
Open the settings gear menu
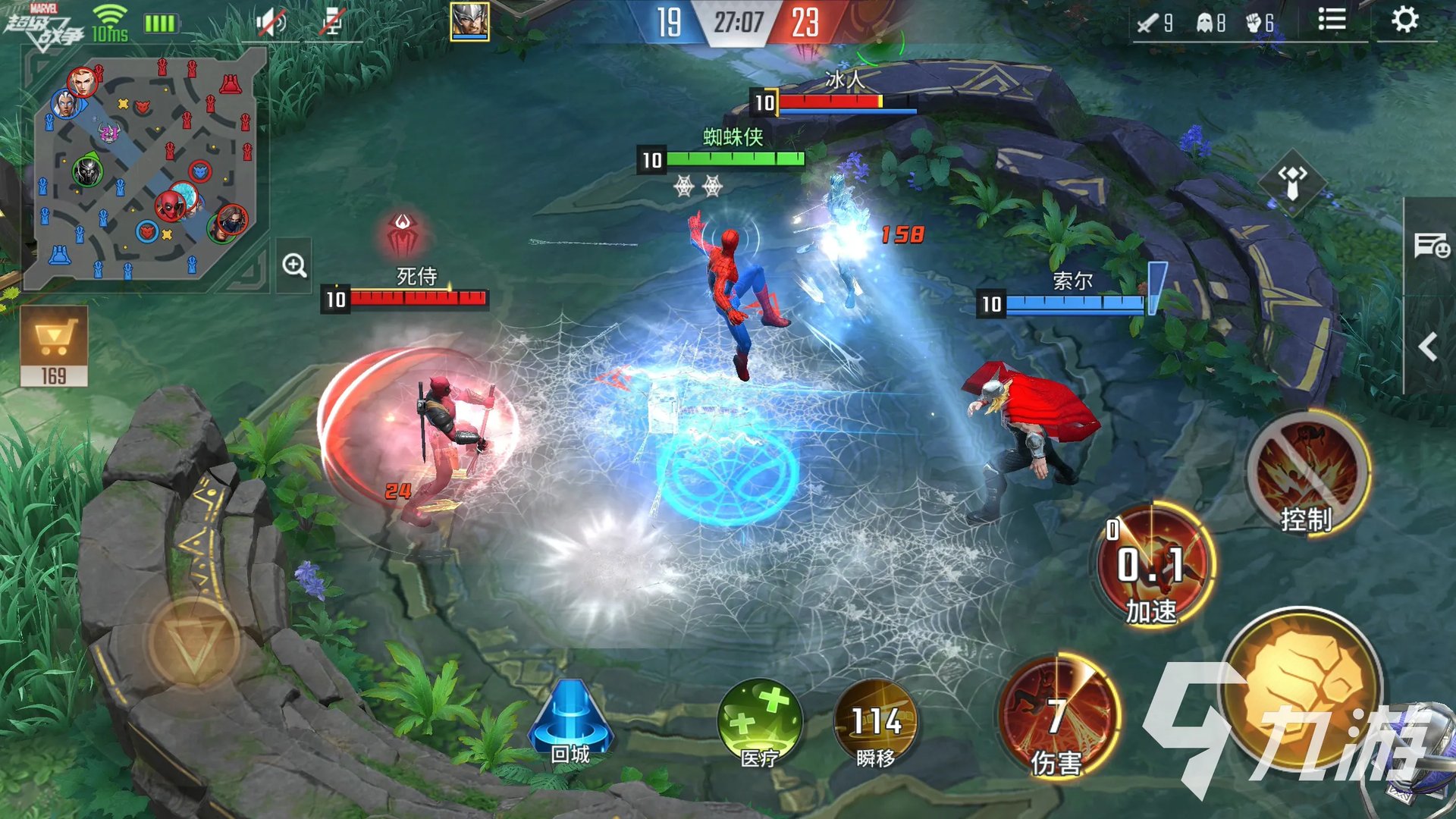1404,20
